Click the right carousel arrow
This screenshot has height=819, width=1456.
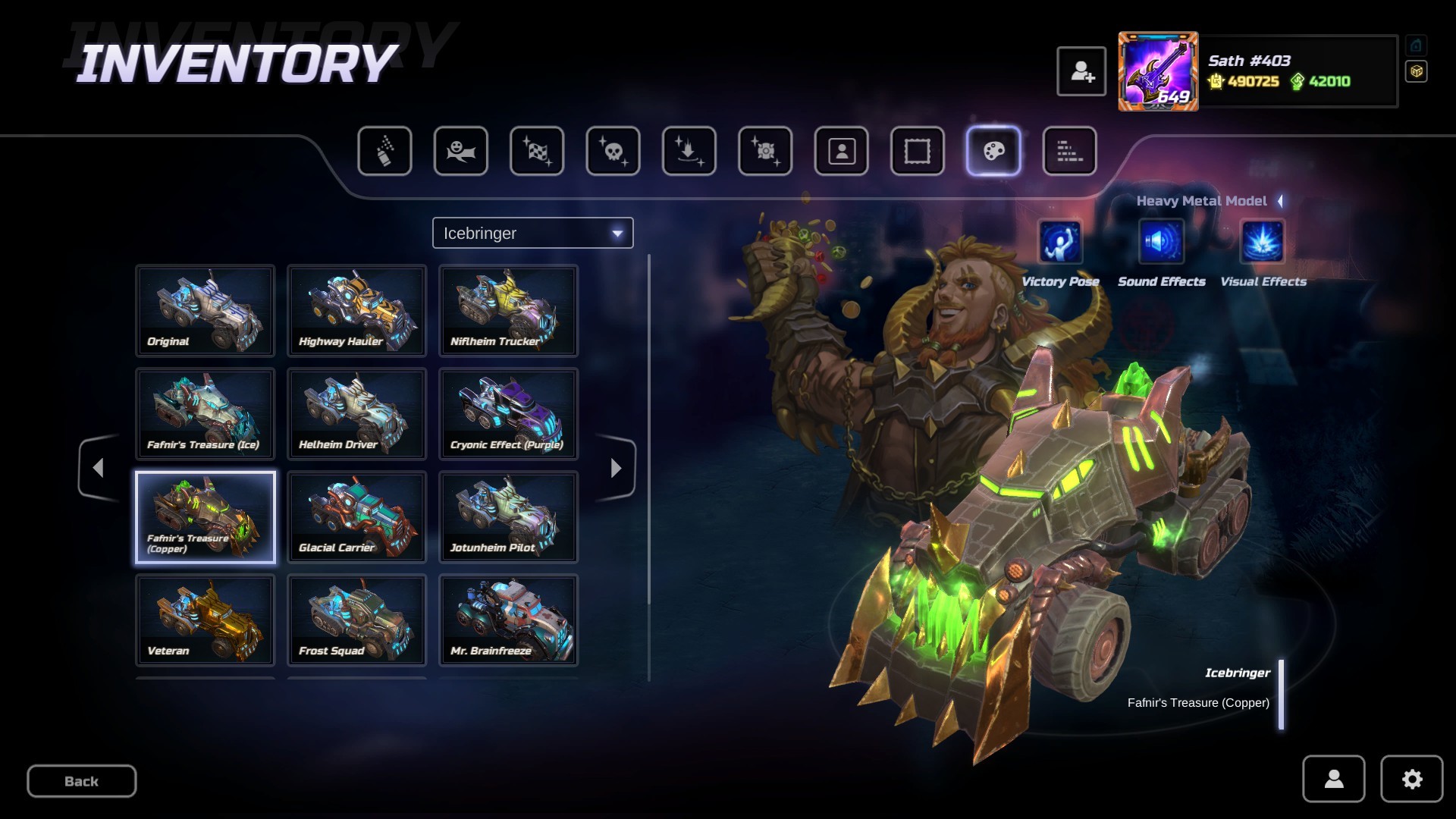coord(616,468)
